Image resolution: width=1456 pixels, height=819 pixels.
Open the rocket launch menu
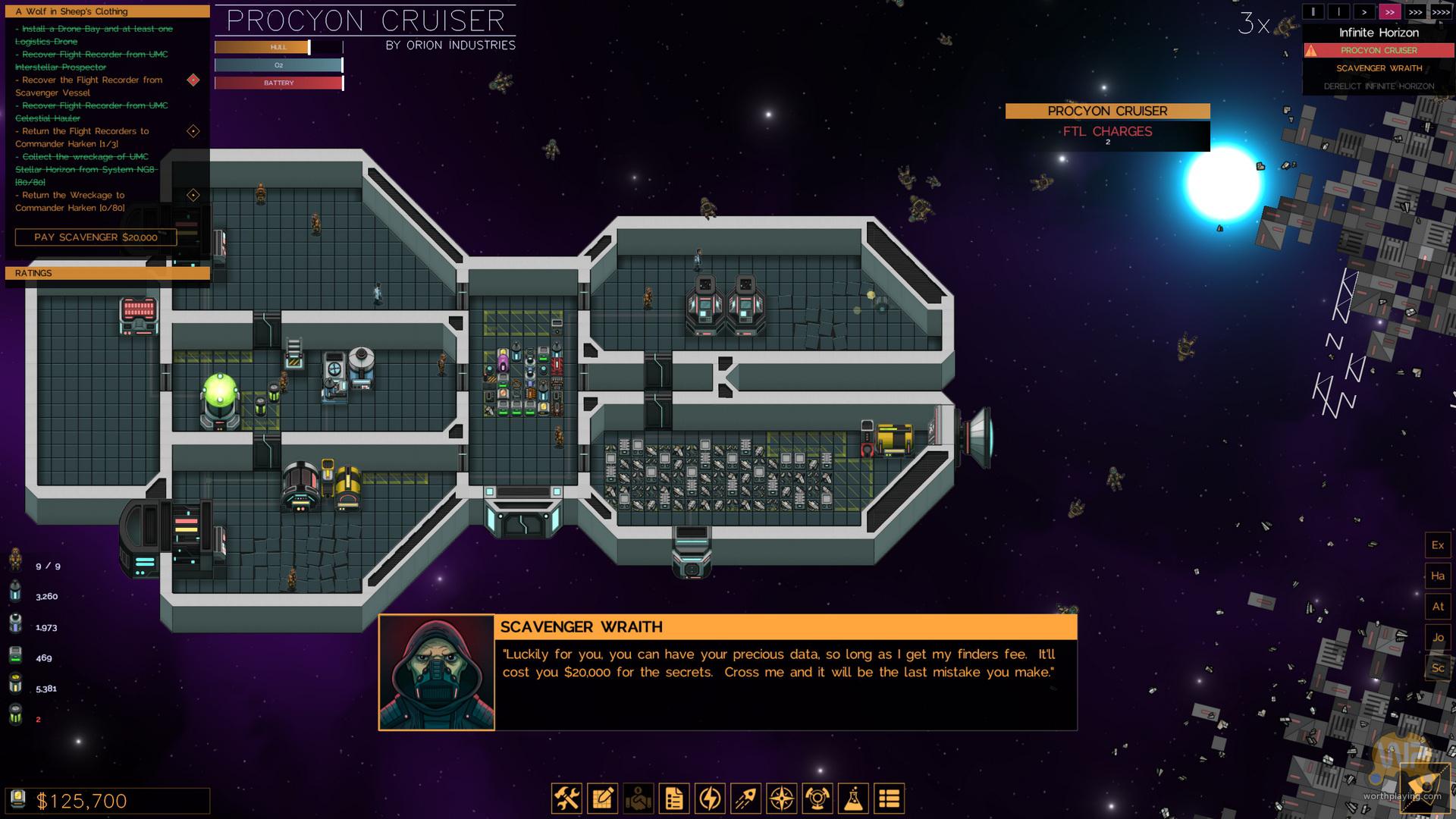pyautogui.click(x=746, y=799)
